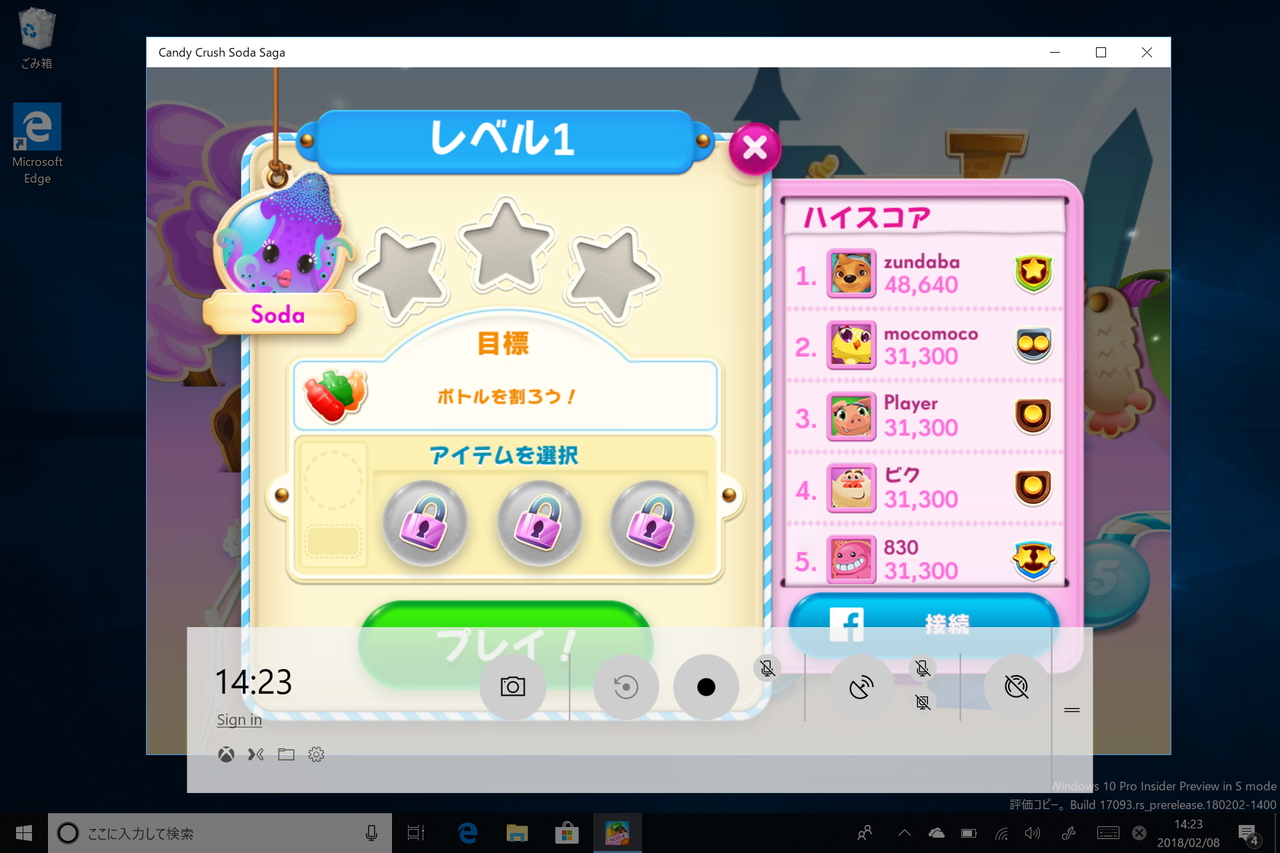Mute the microphone in Game Bar

(x=768, y=668)
